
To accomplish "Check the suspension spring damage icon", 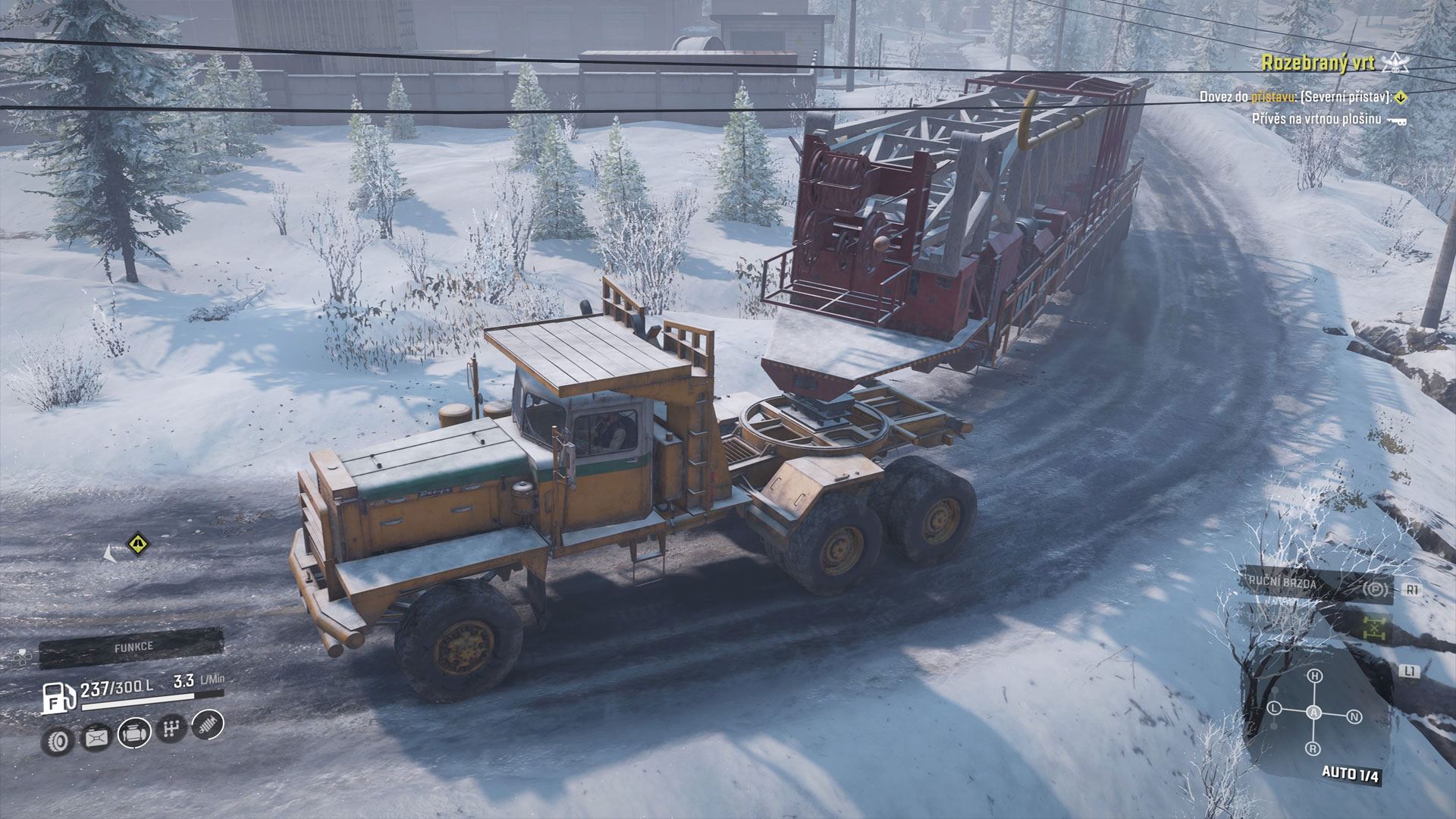I will pyautogui.click(x=208, y=724).
